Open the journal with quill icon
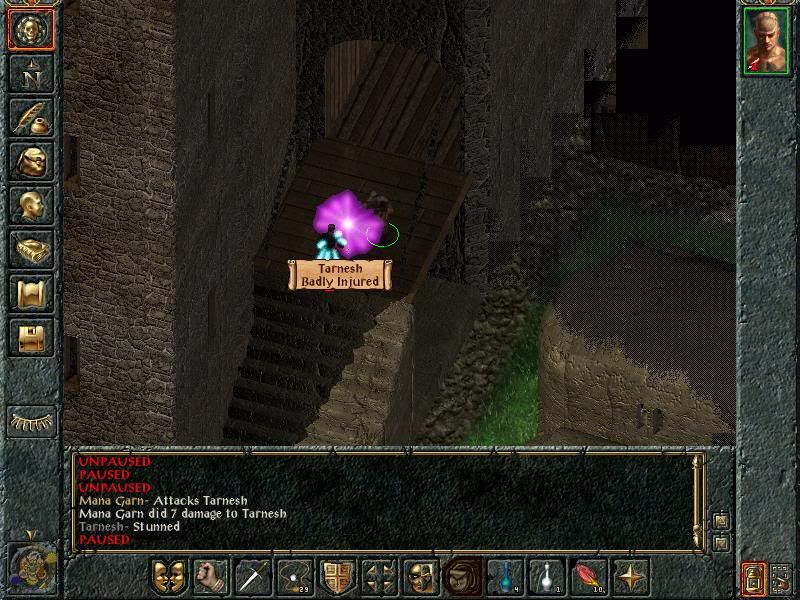 31,117
